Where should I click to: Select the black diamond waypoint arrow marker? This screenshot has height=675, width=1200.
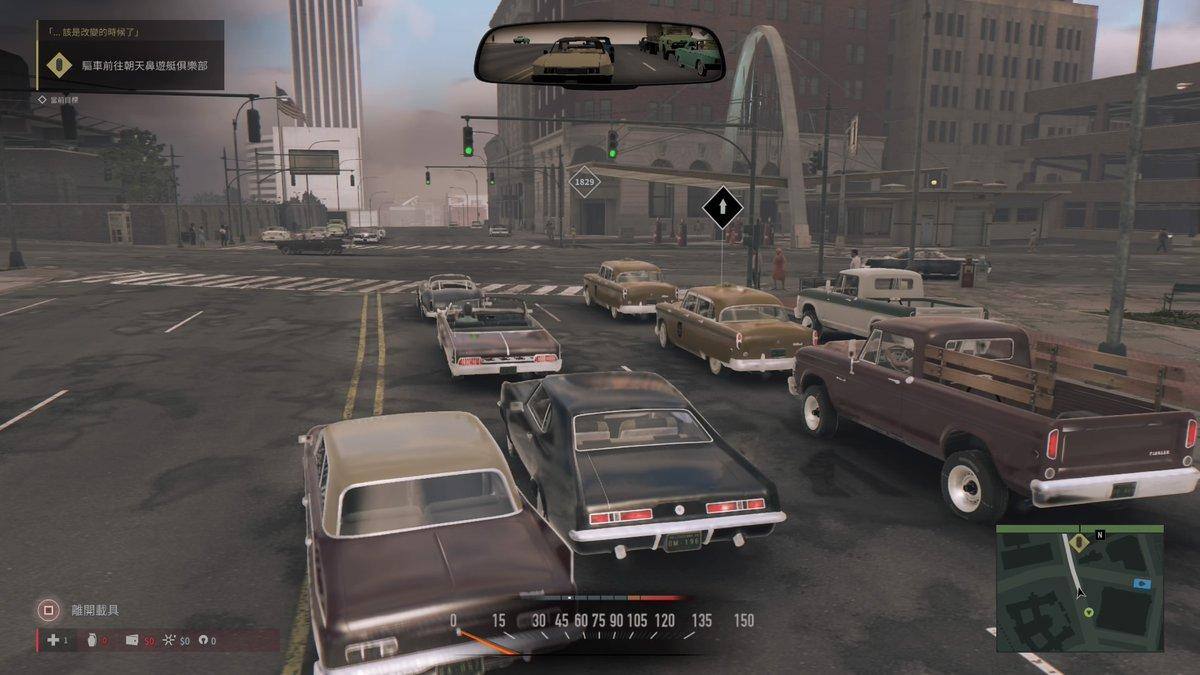[722, 209]
